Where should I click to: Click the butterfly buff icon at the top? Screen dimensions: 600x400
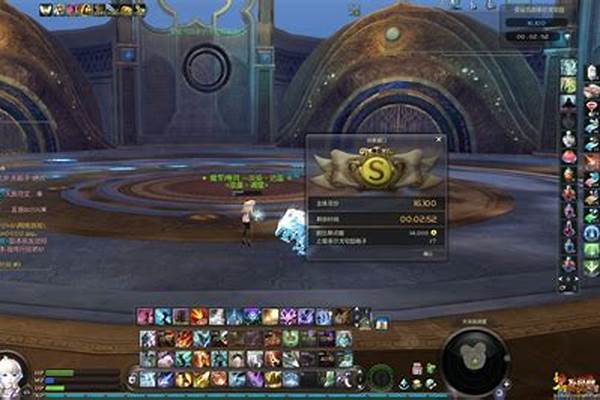[46, 9]
